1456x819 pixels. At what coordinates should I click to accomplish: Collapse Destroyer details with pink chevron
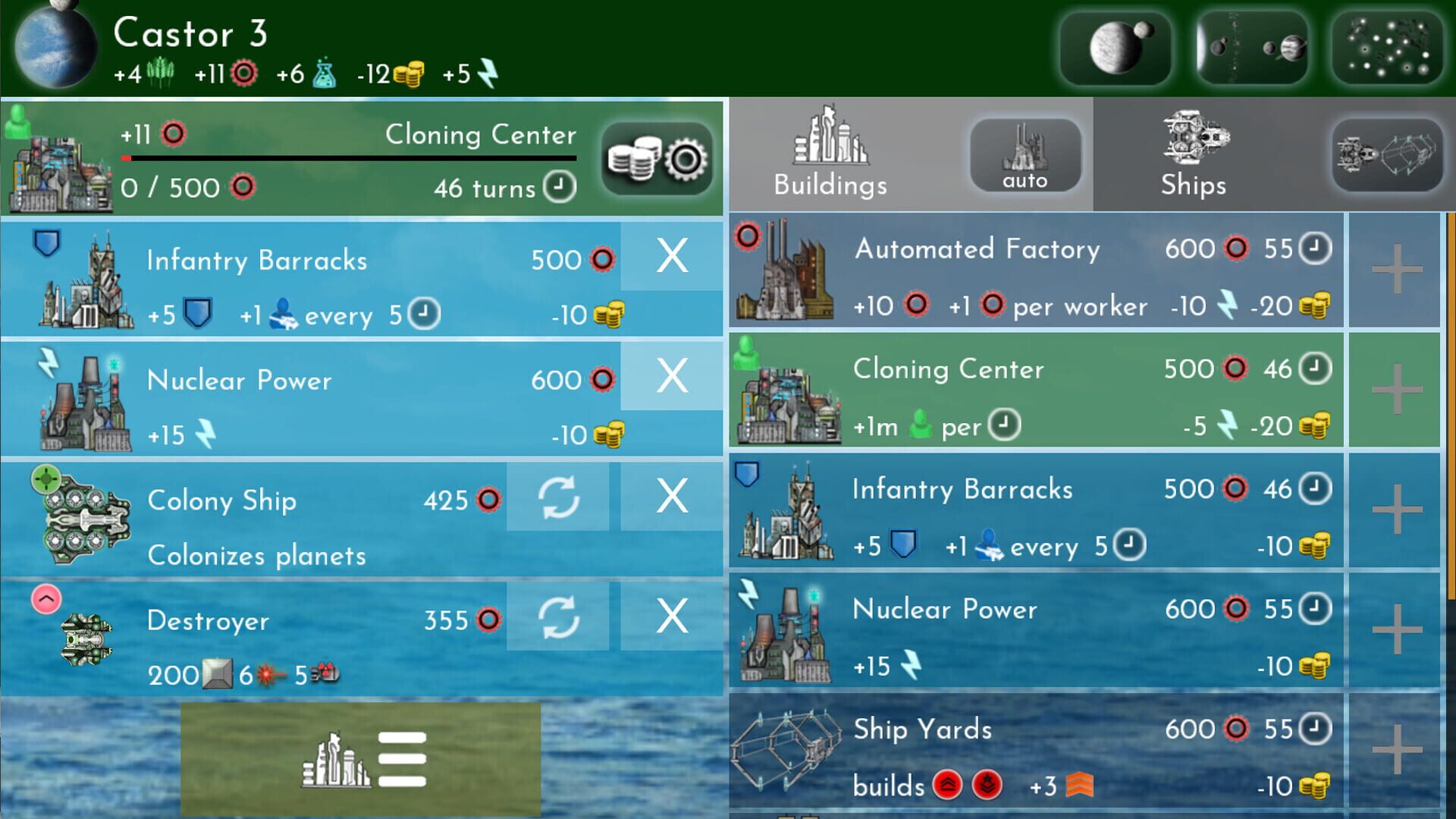pyautogui.click(x=47, y=599)
